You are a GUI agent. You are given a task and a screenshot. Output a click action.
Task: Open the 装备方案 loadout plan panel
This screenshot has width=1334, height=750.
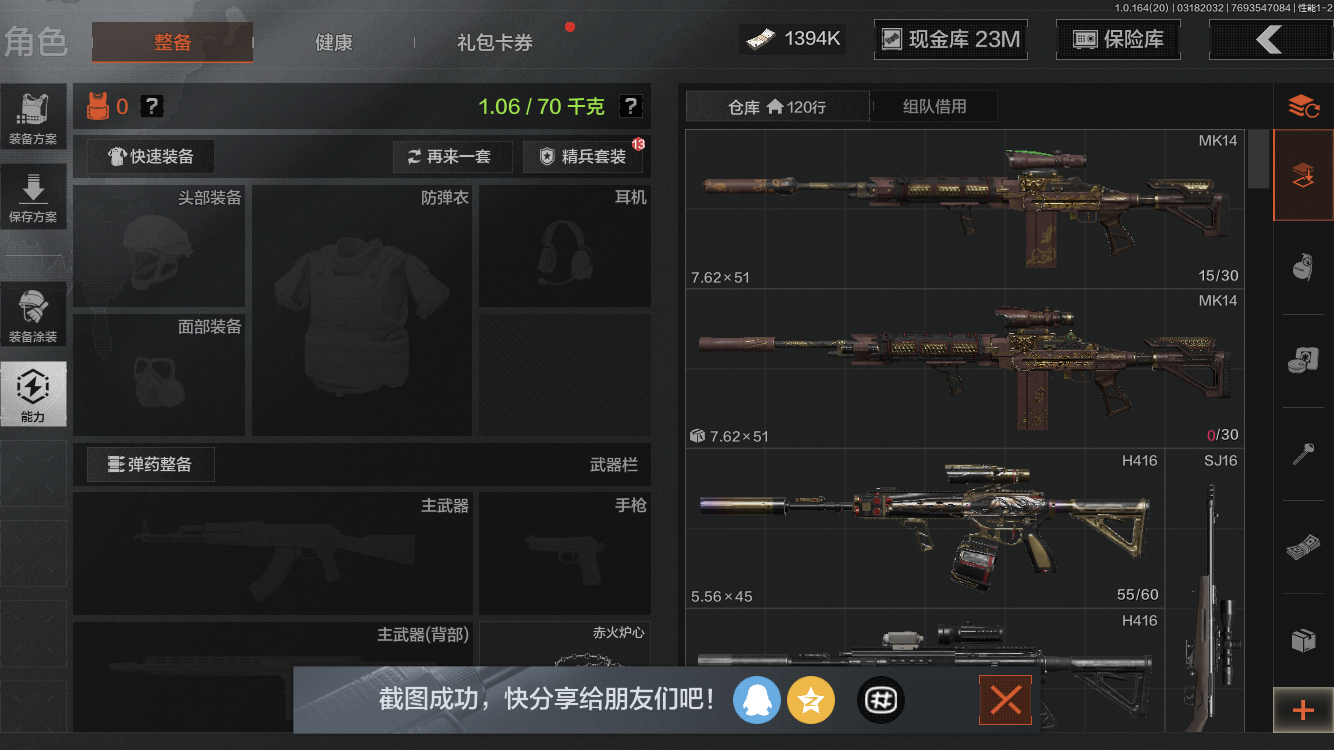click(x=33, y=115)
